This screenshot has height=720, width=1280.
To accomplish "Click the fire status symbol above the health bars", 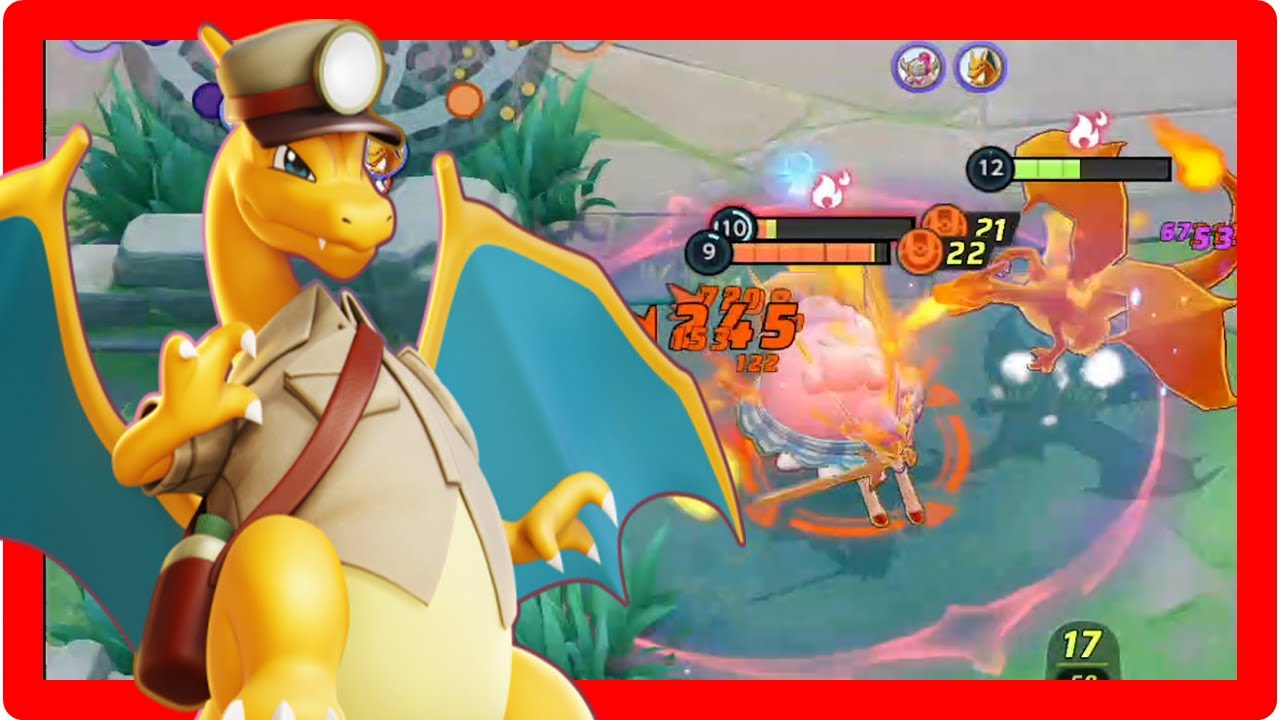I will pos(828,188).
